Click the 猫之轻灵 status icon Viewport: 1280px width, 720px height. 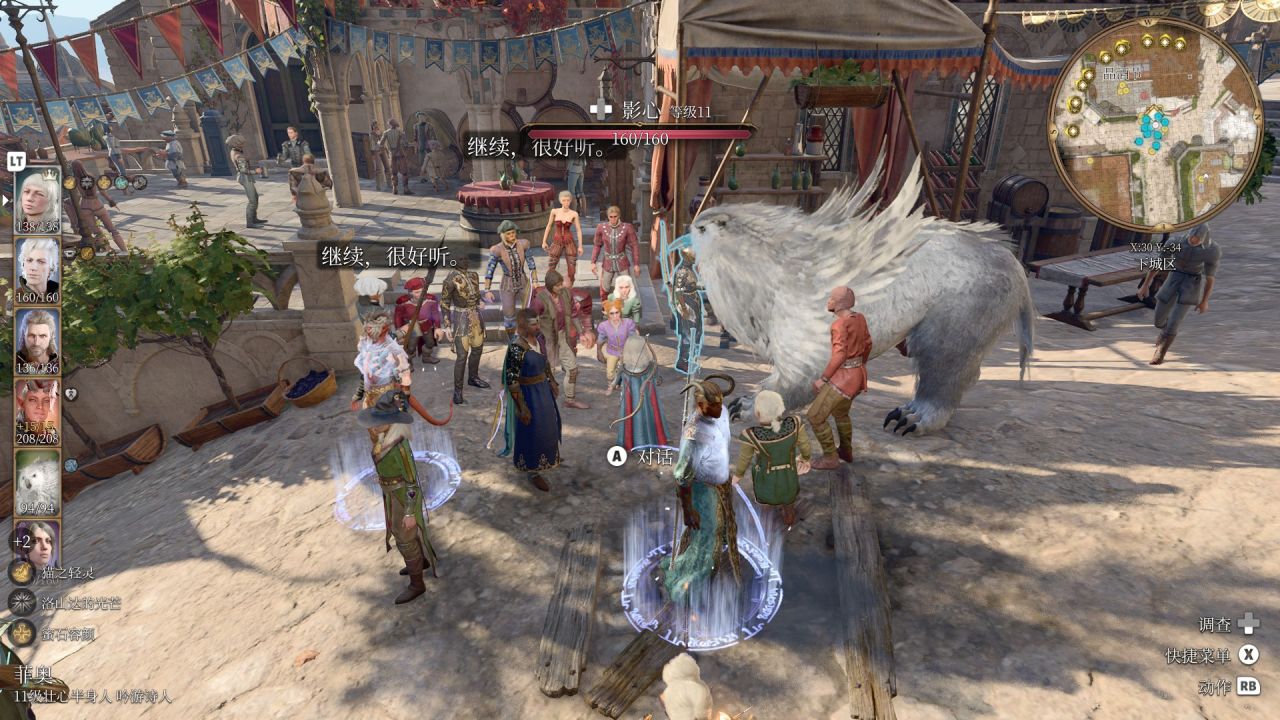point(22,572)
